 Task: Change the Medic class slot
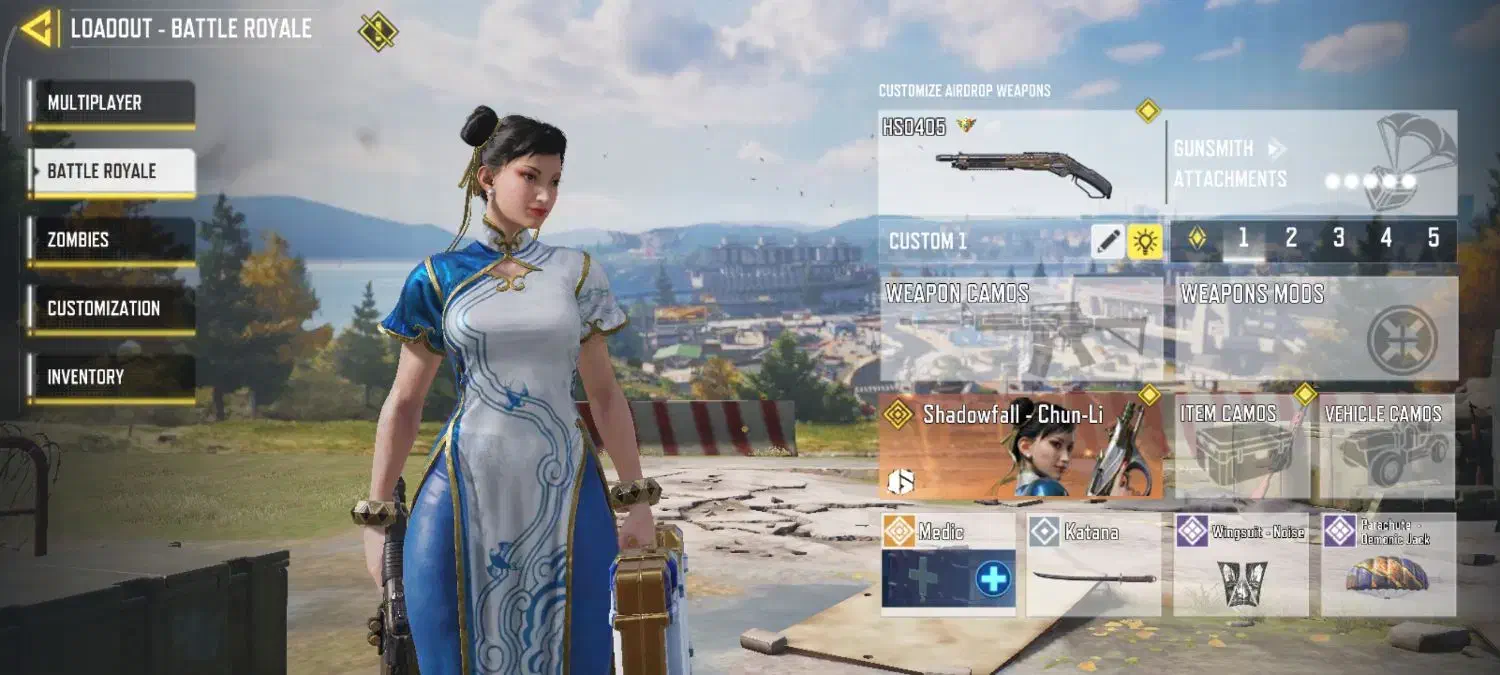(x=948, y=565)
